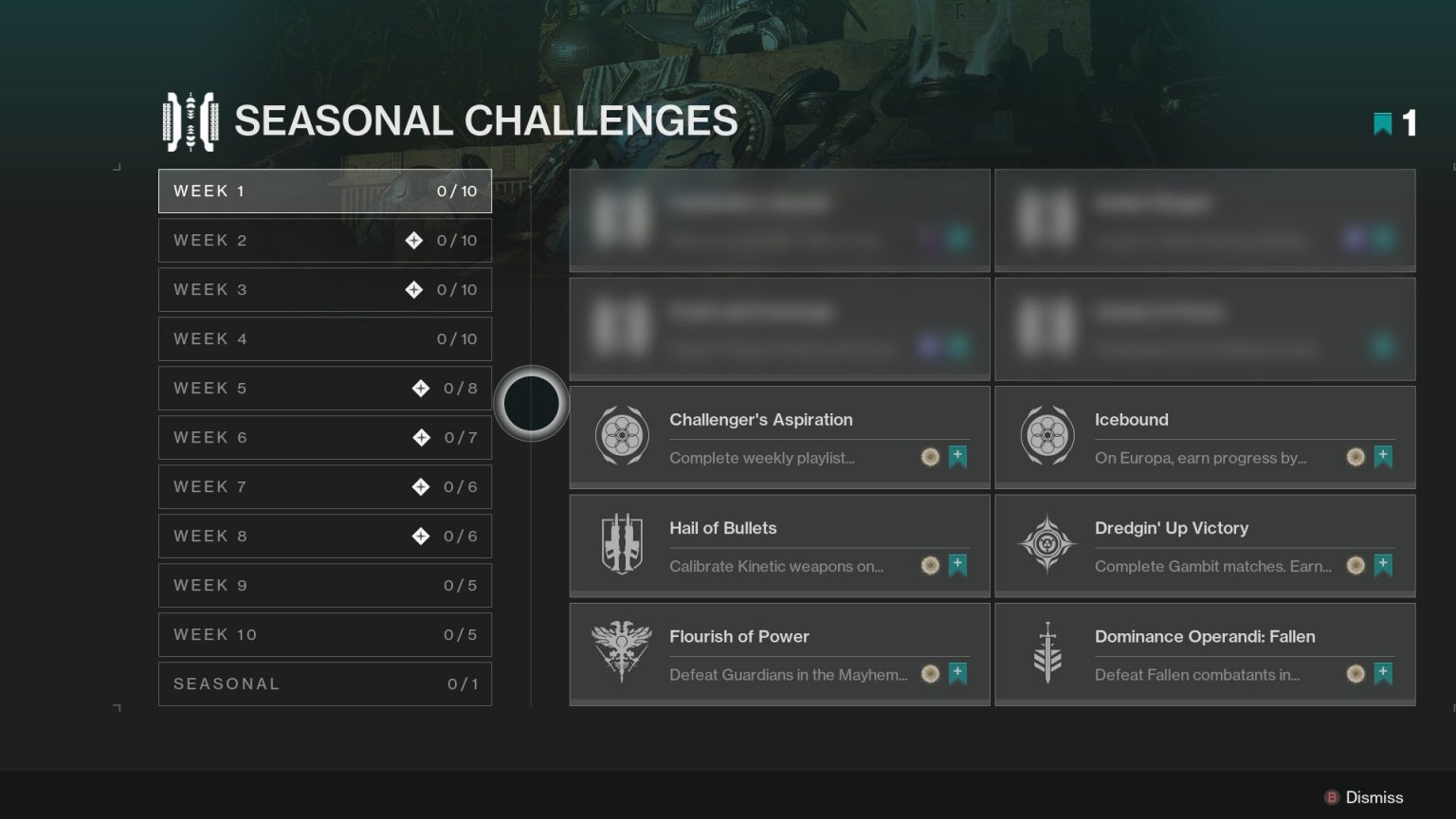This screenshot has width=1456, height=819.
Task: Open the Flourish of Power challenge card
Action: pyautogui.click(x=779, y=652)
